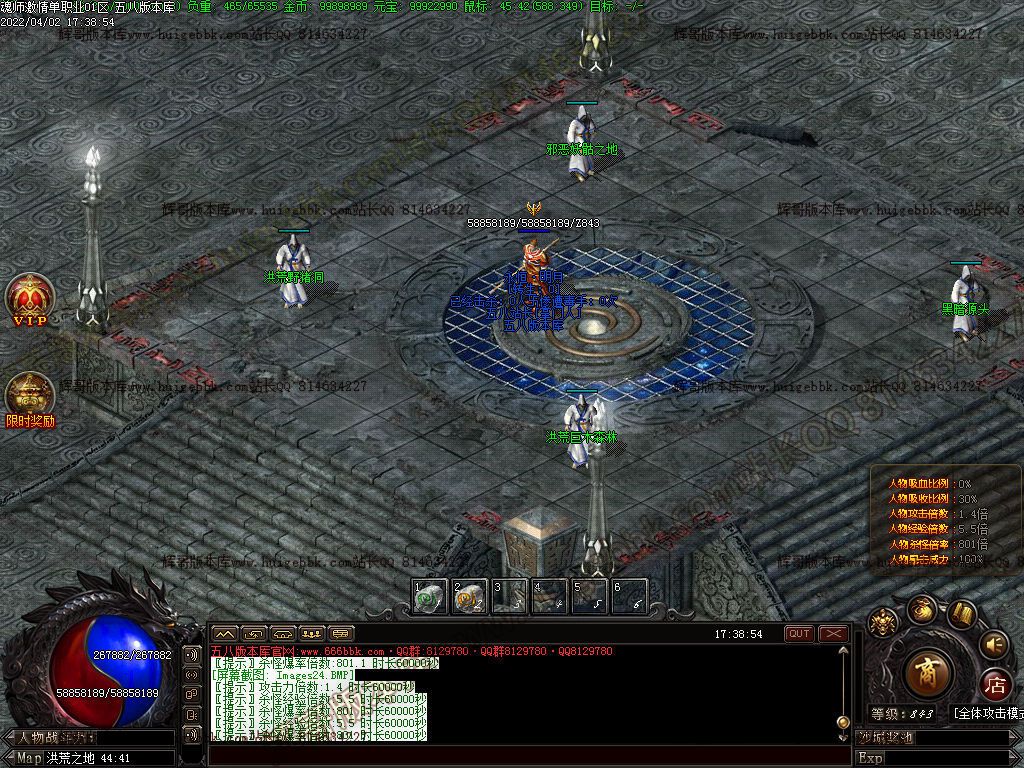
Task: Use the orange stone in quick slot 2
Action: 469,596
